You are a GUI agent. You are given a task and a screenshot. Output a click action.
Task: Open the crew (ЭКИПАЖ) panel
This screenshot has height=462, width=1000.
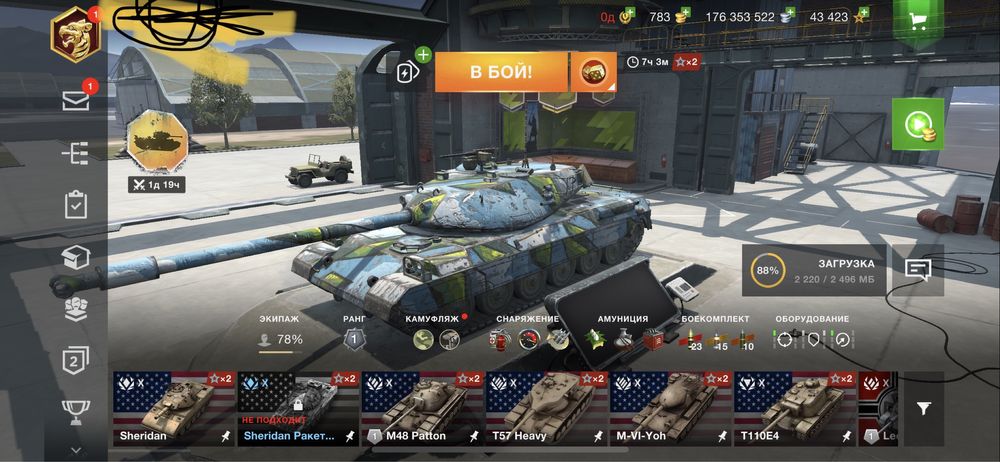coord(280,334)
